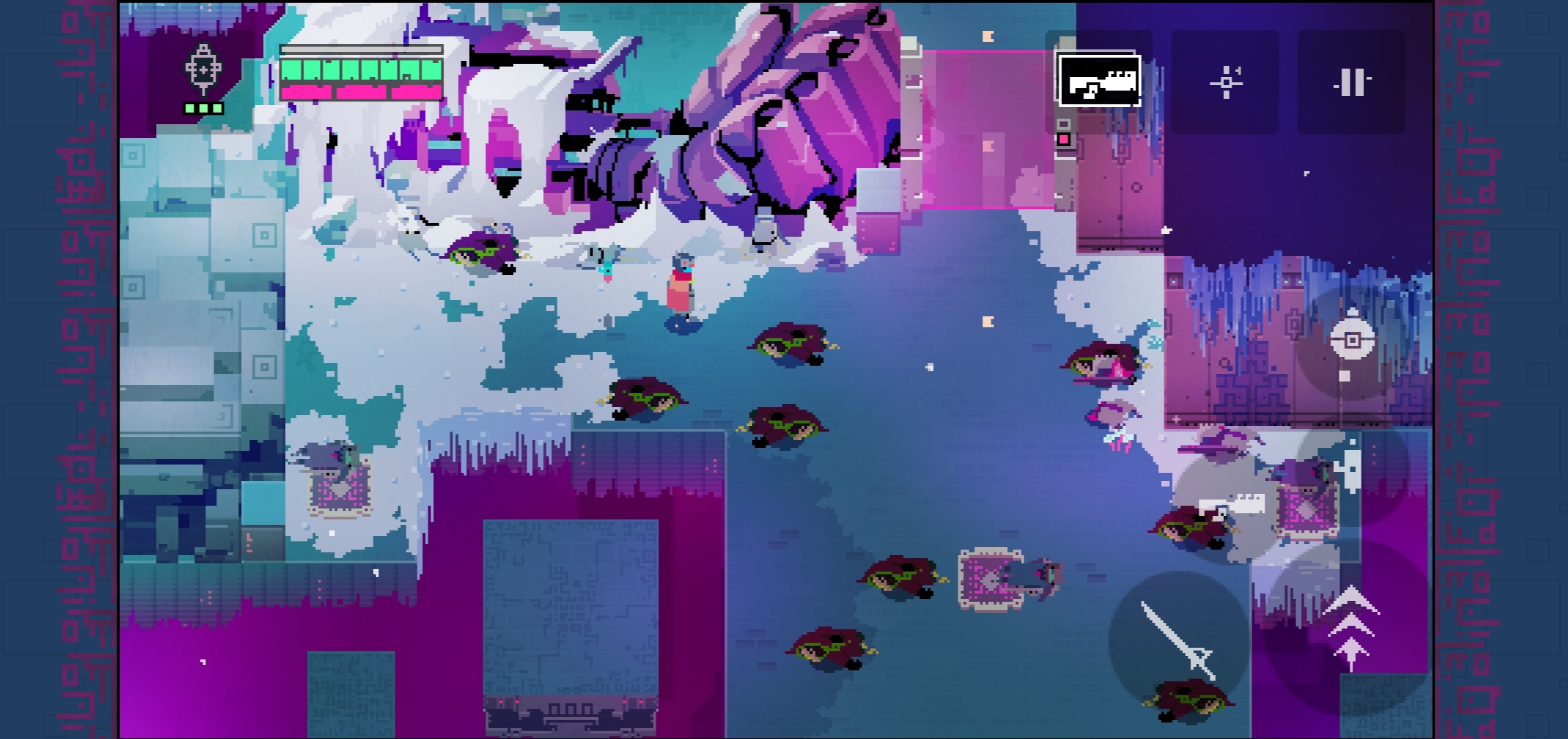
Task: Throw a grenade with the bomb button
Action: point(1352,341)
